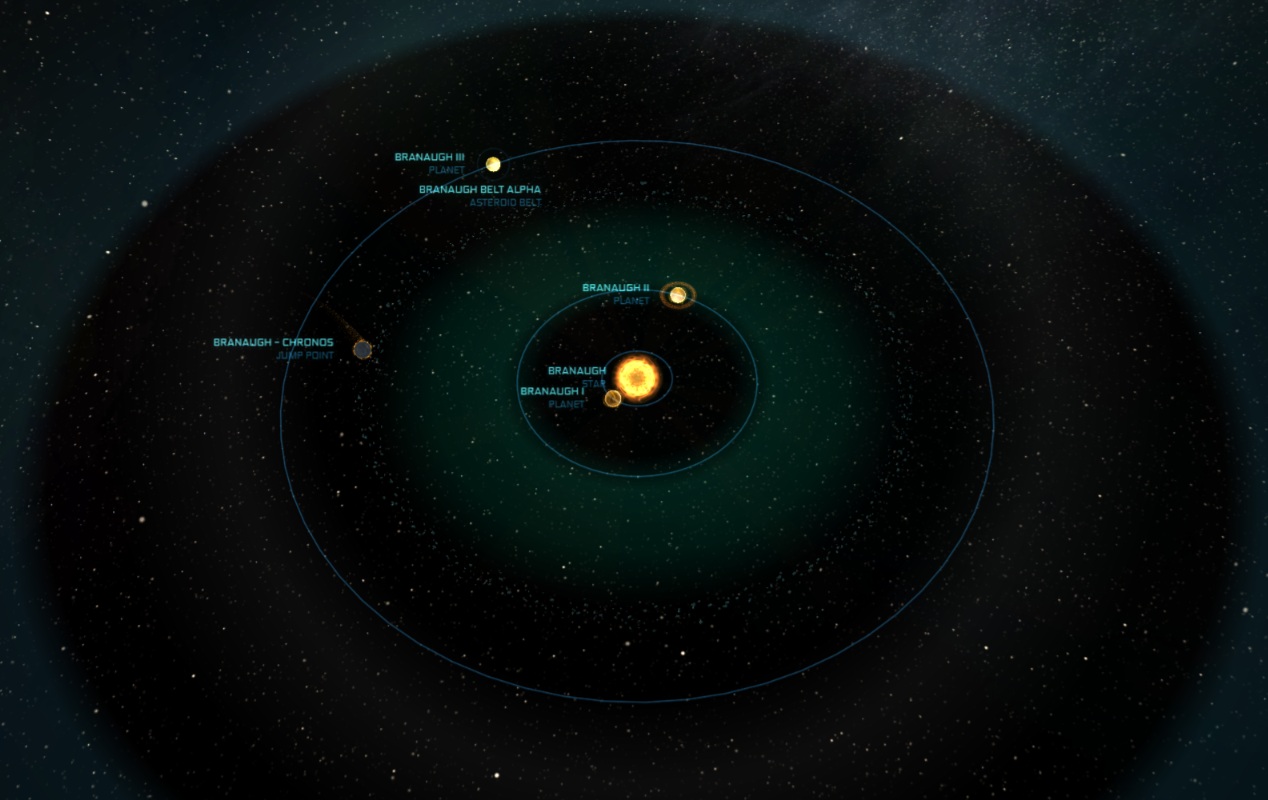
Task: Select the Branaugh – Chronos jump point marker
Action: (362, 349)
